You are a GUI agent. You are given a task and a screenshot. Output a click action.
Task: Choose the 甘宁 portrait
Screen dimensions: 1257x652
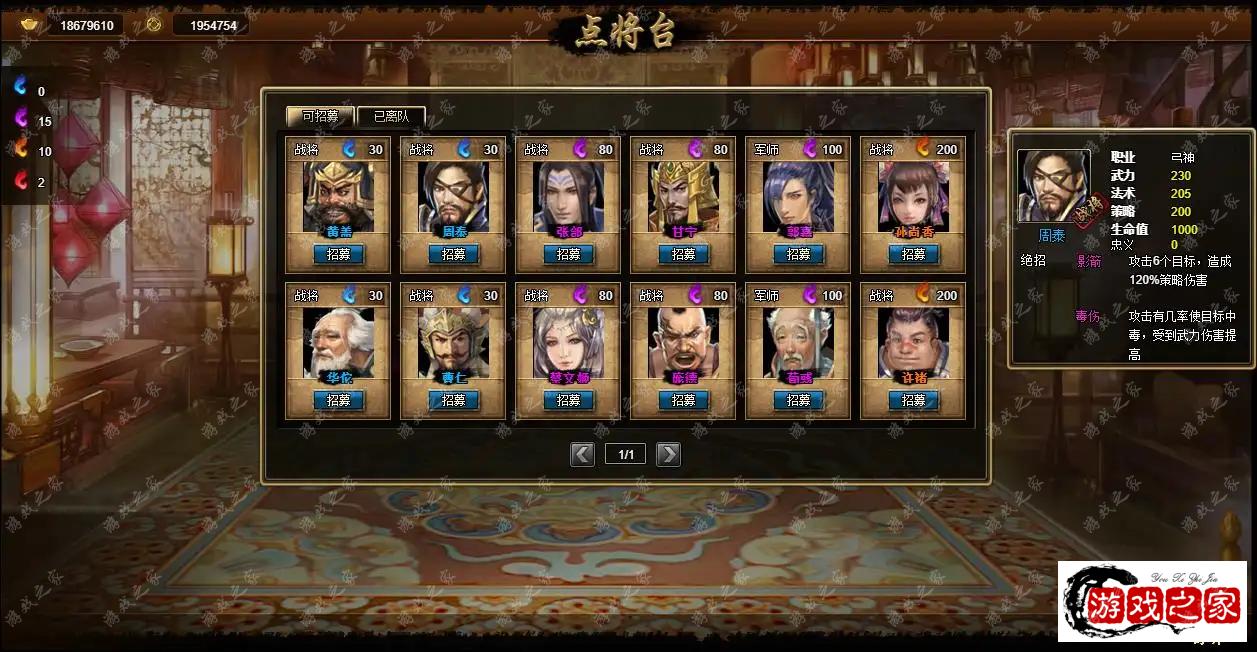683,197
